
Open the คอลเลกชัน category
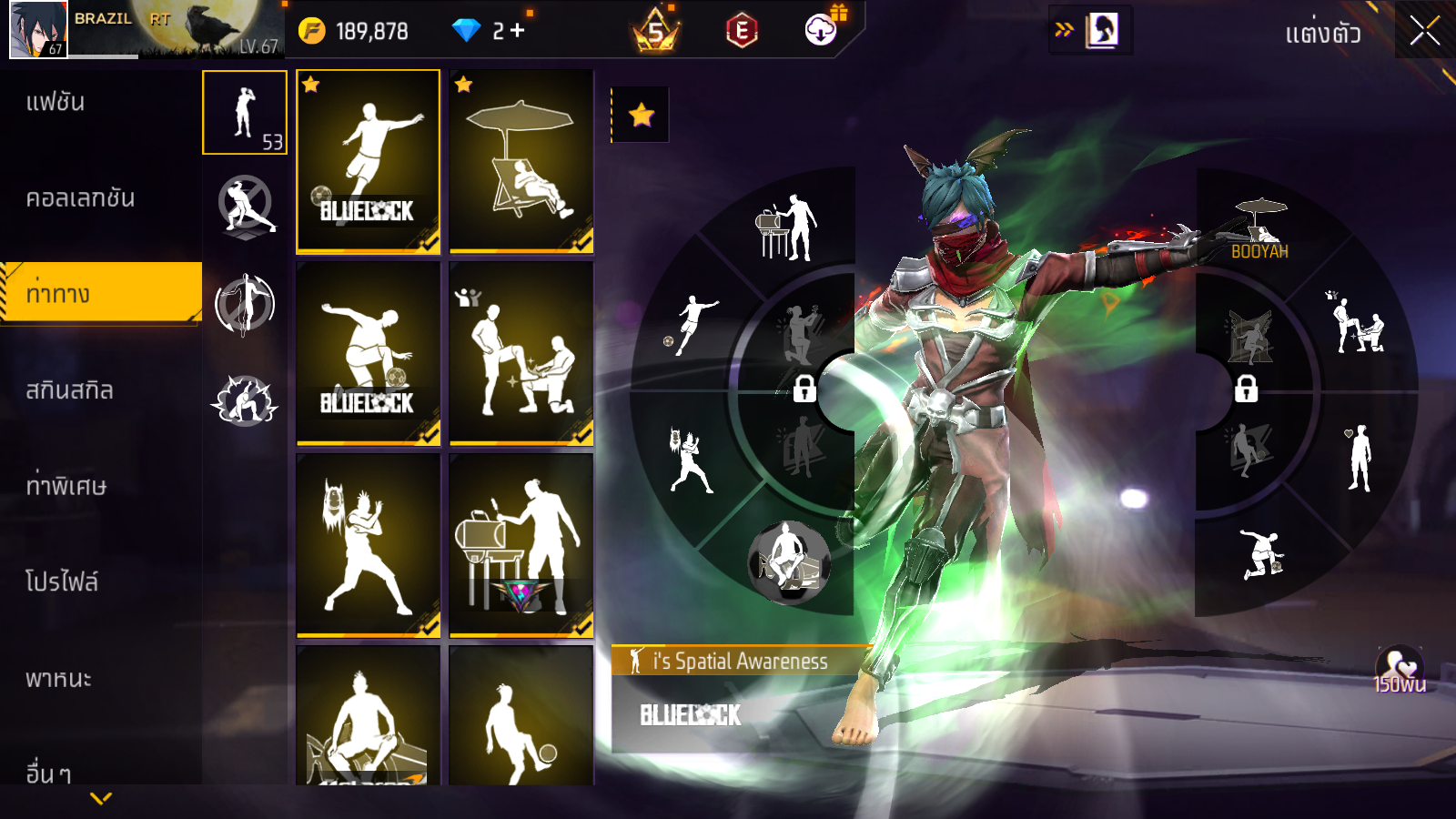80,198
